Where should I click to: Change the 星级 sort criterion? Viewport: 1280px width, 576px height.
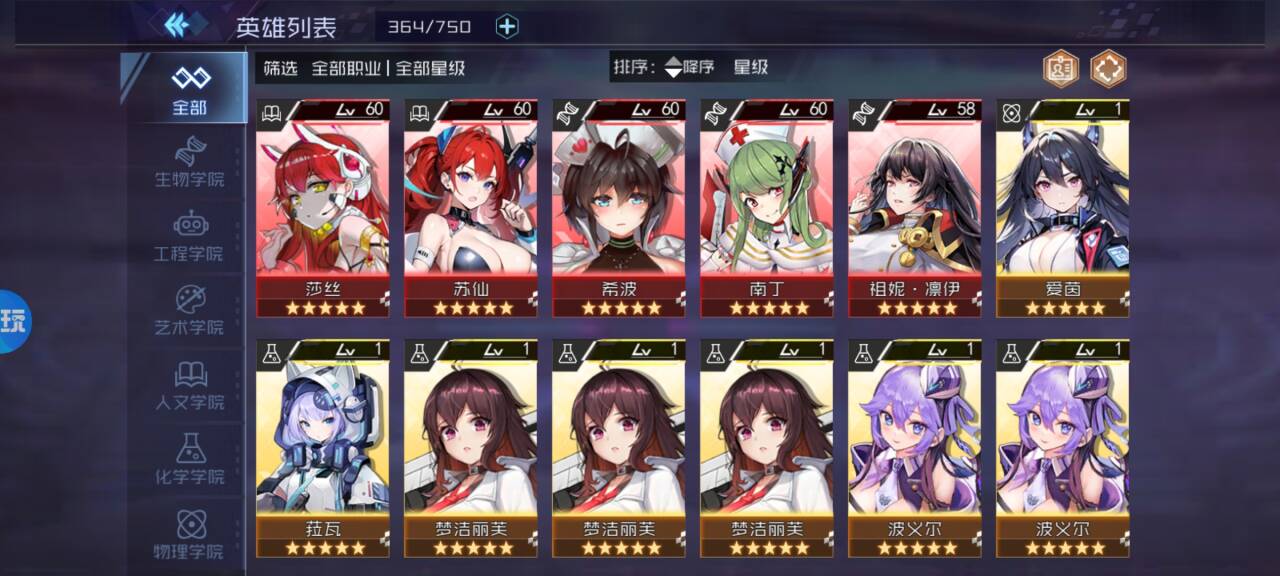(x=751, y=68)
